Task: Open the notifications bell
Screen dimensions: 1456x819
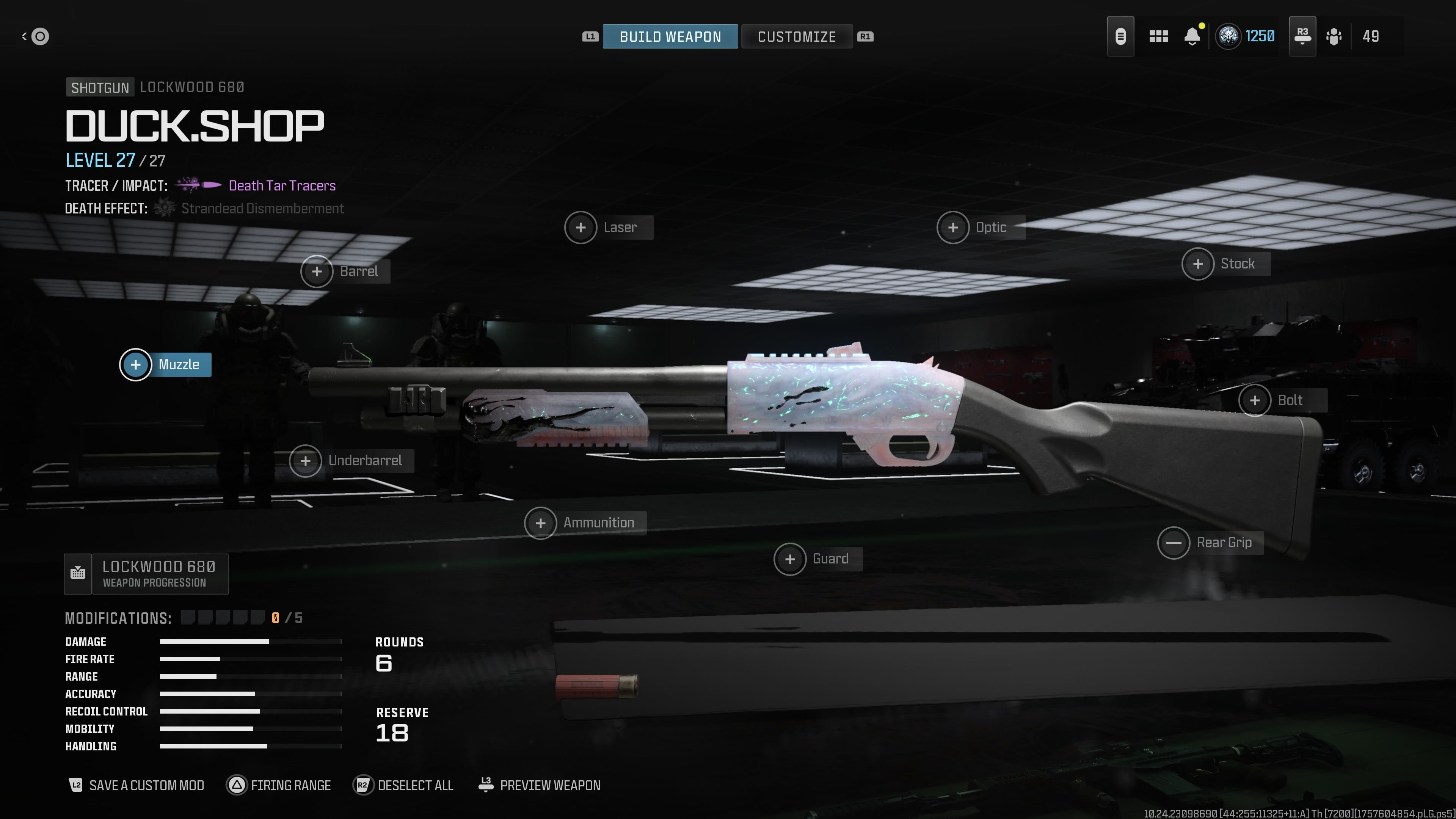Action: point(1192,37)
